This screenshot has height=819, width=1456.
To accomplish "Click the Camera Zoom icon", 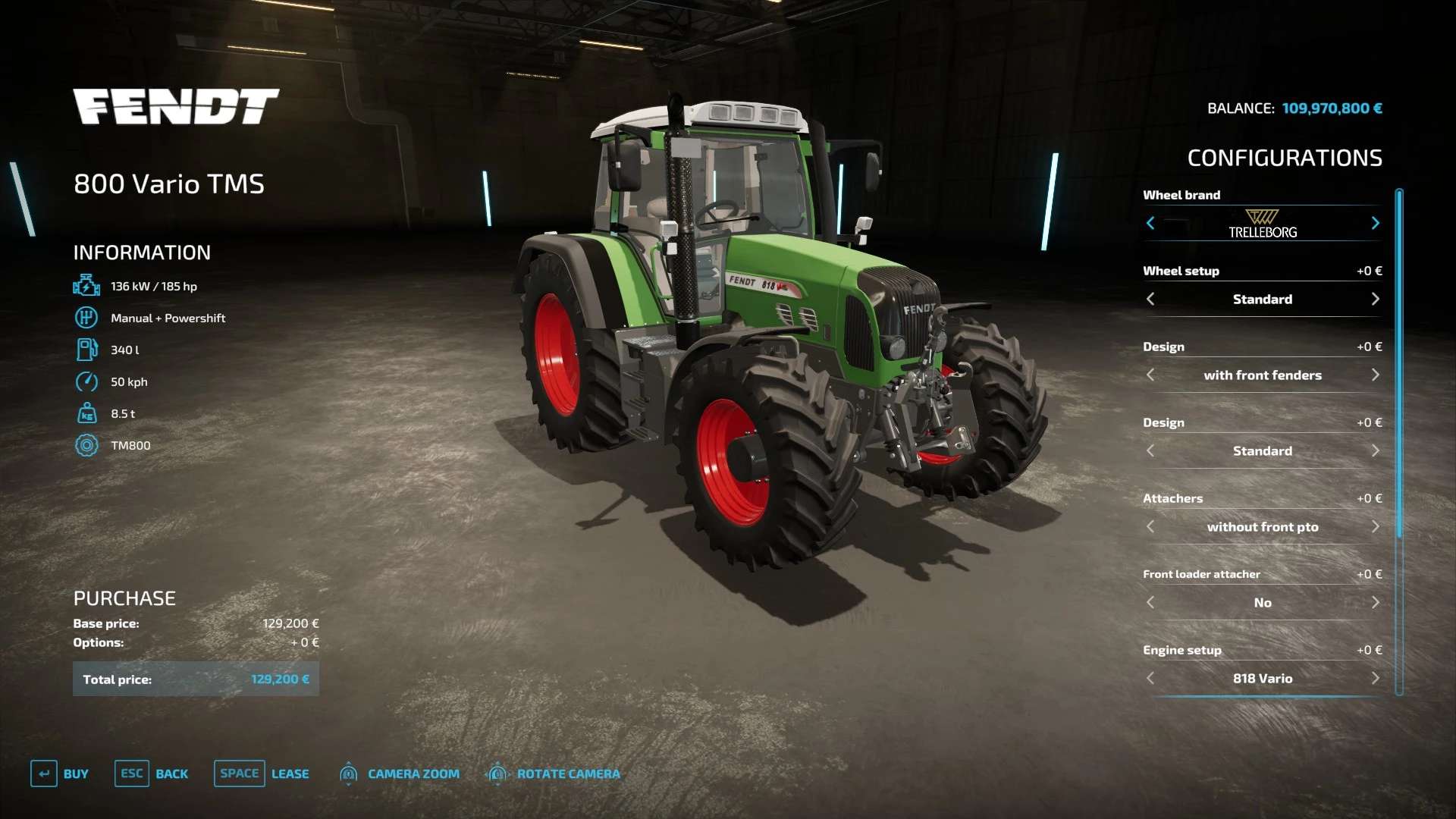I will 349,773.
